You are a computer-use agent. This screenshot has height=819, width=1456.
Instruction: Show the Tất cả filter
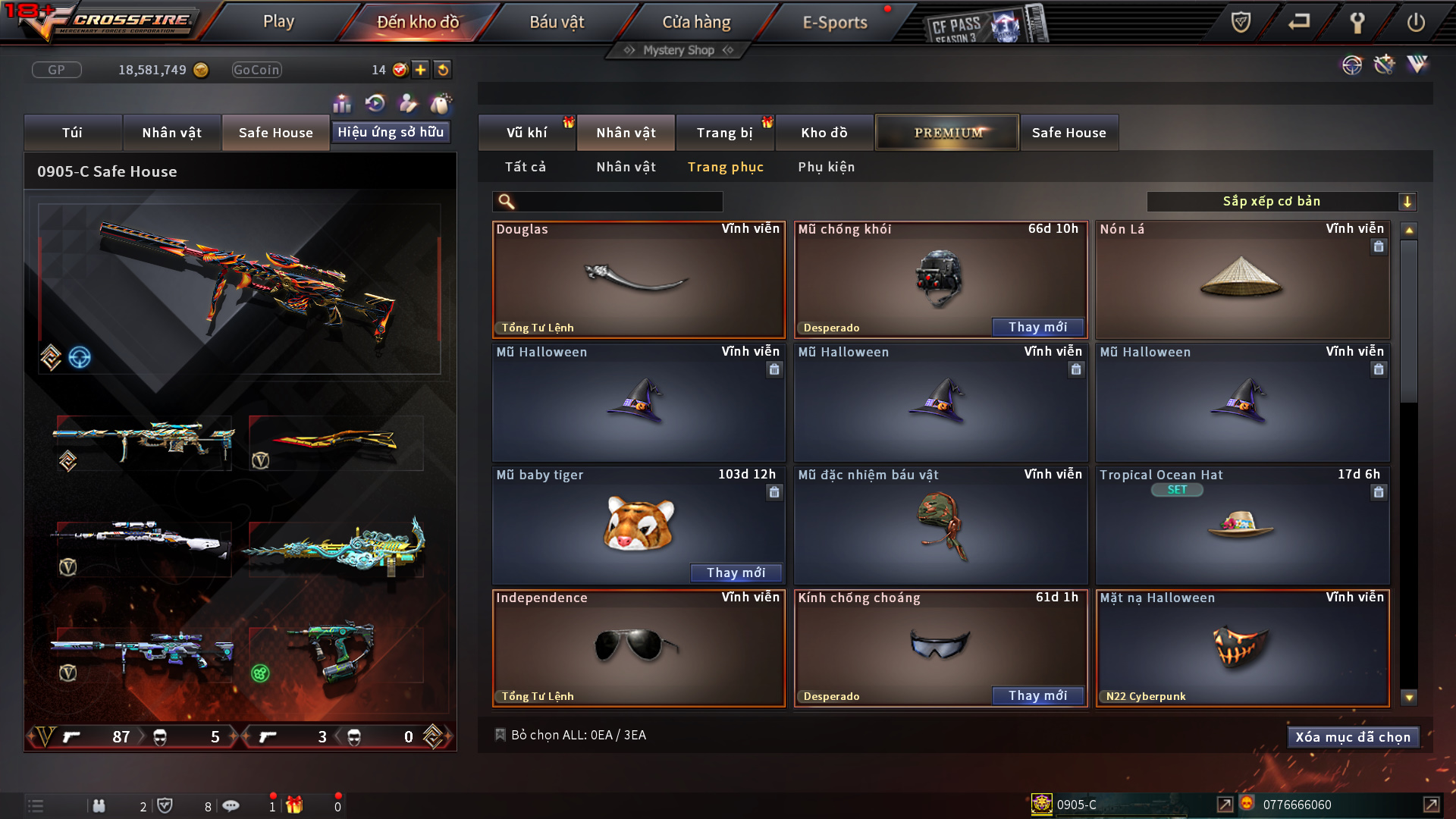point(526,167)
